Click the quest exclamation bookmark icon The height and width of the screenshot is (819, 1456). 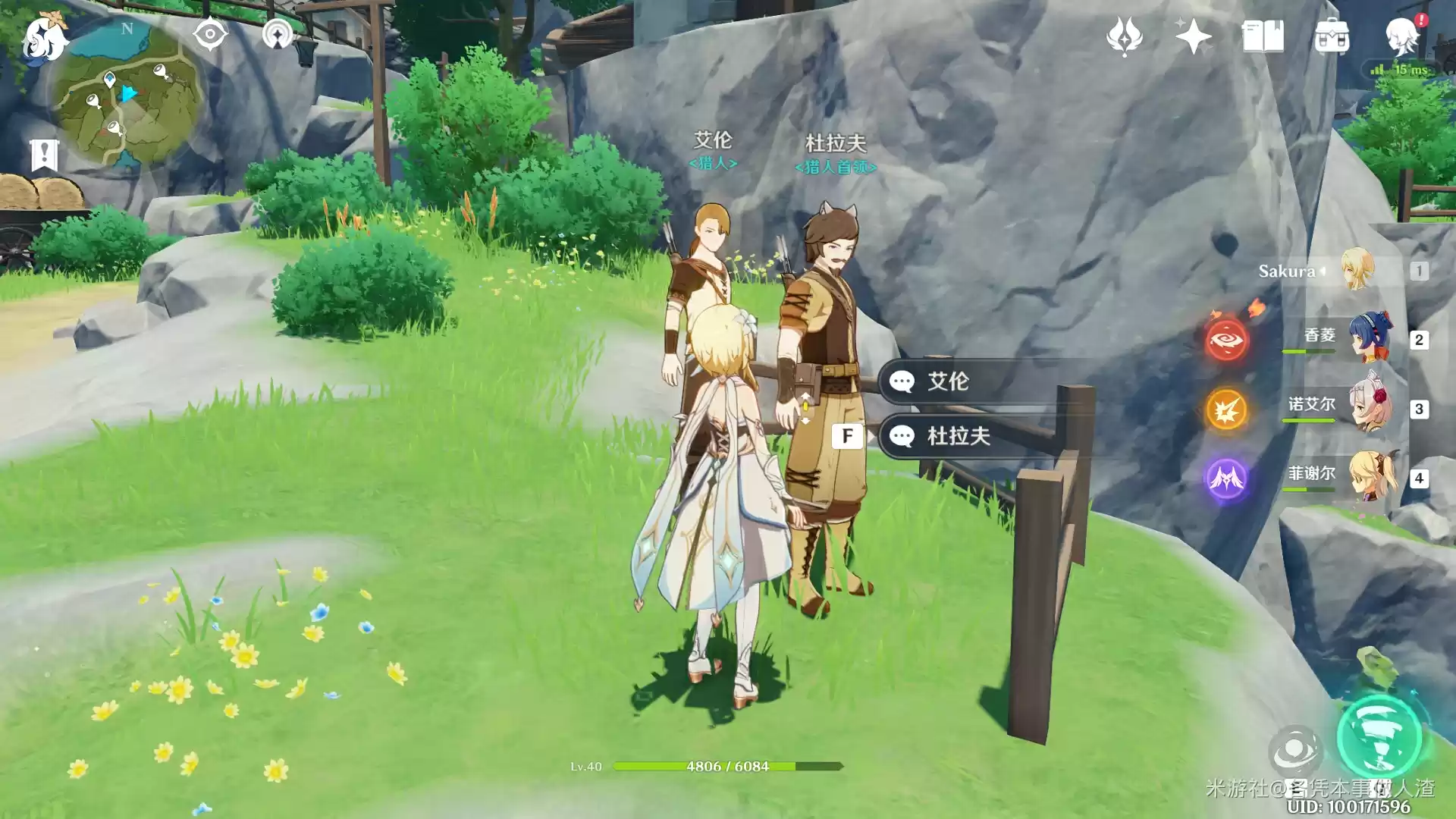[44, 155]
